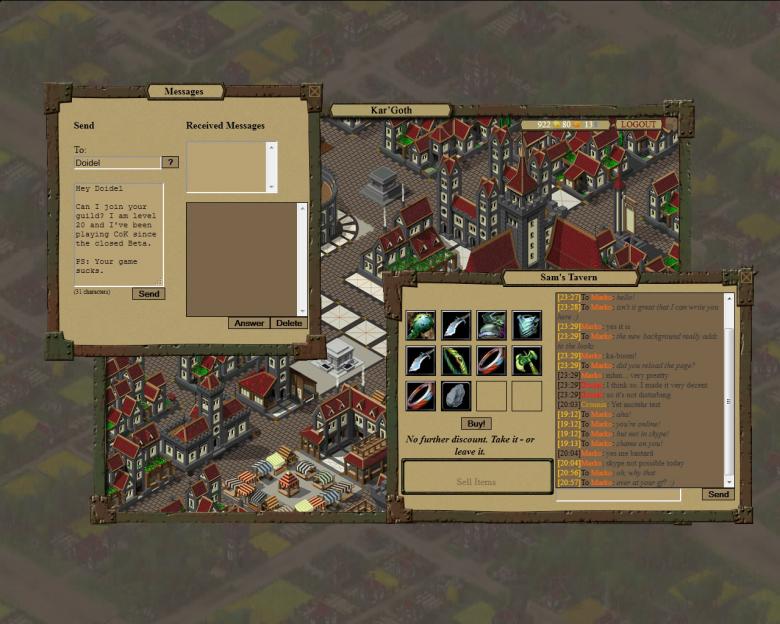Focus the message body text area
The width and height of the screenshot is (780, 624).
pyautogui.click(x=118, y=233)
